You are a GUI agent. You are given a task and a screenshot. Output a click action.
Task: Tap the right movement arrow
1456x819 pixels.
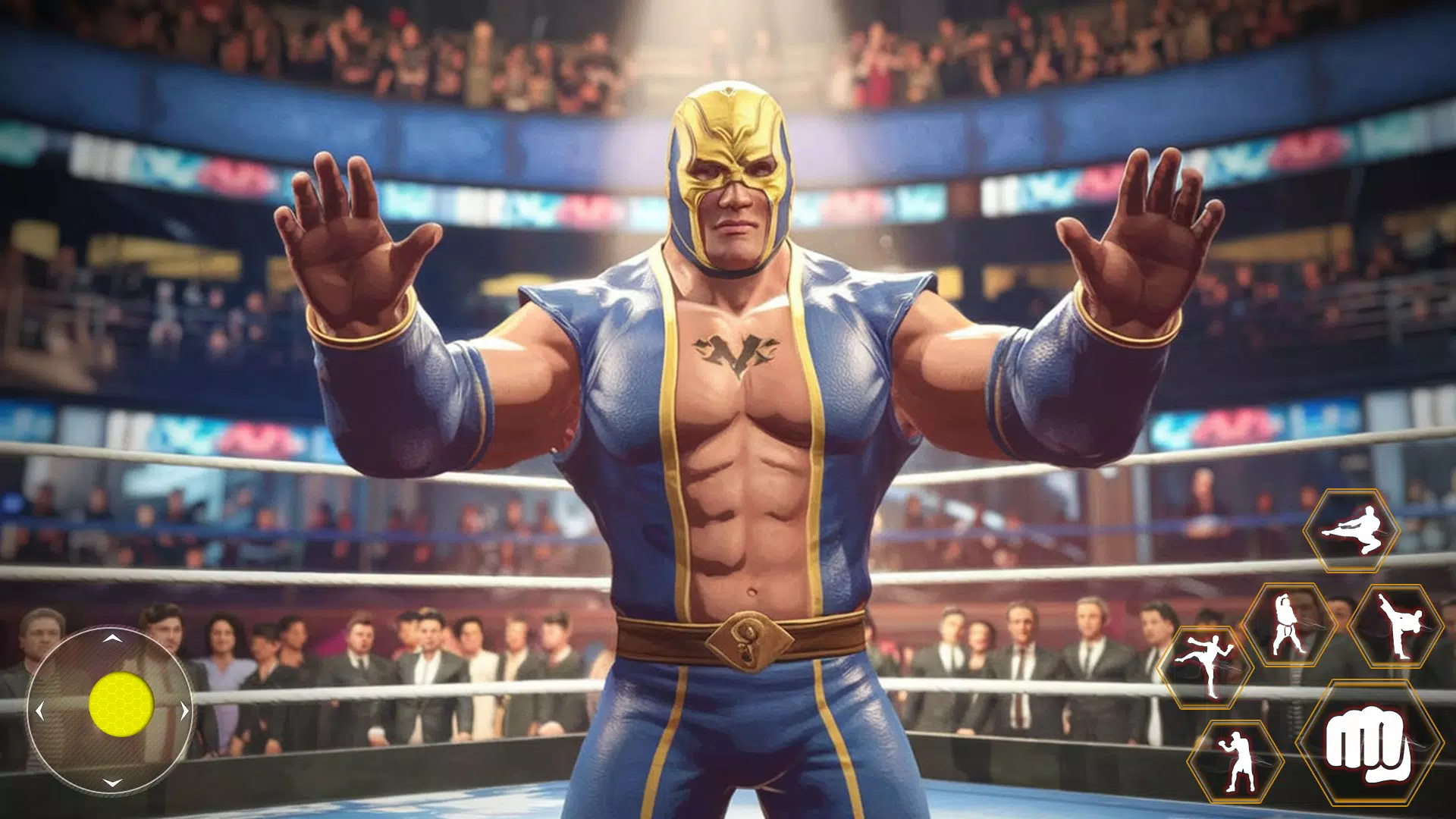184,711
